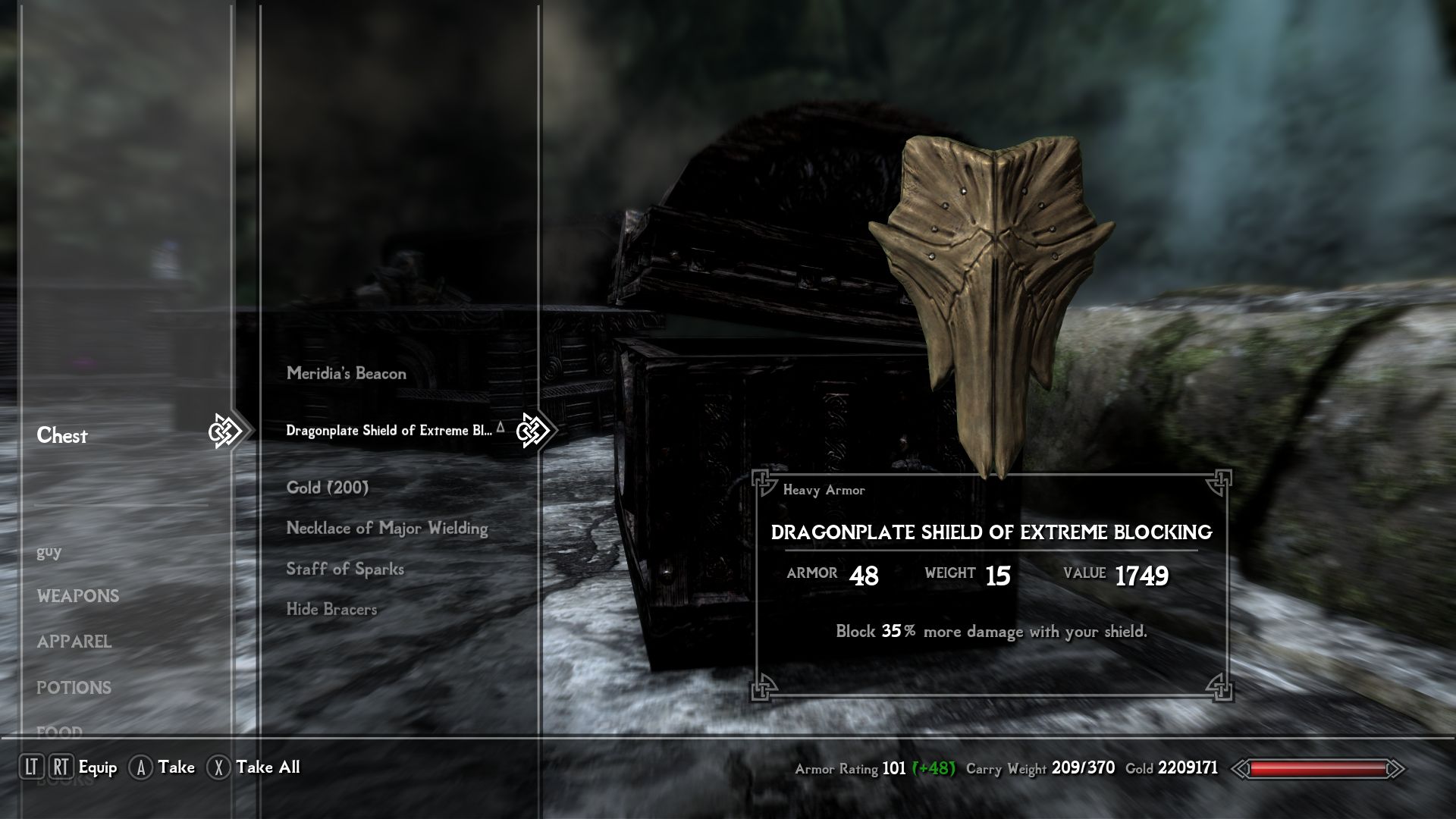This screenshot has height=819, width=1456.
Task: Toggle the APPAREL category filter
Action: click(x=74, y=642)
